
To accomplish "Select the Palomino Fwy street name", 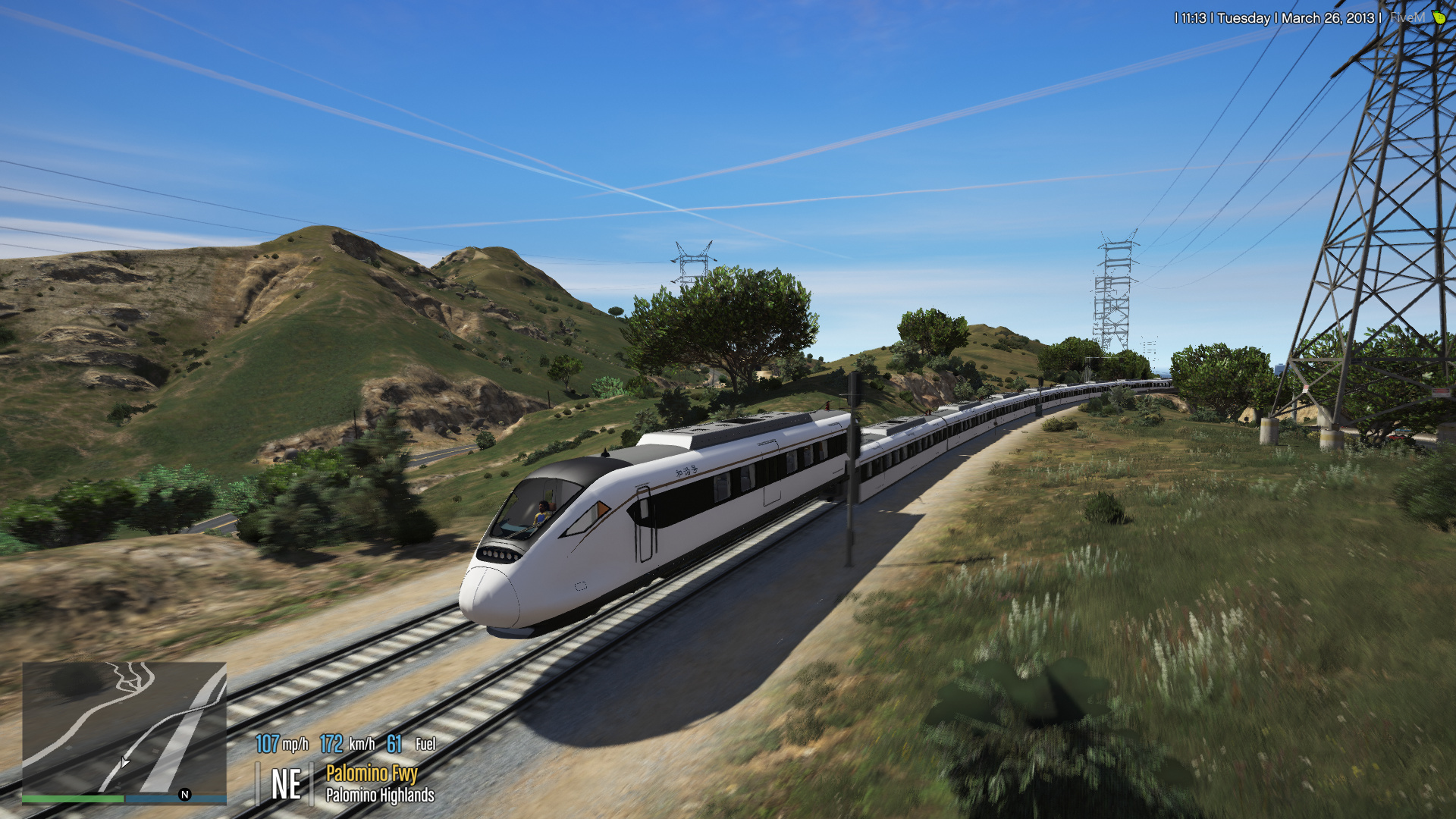I will [x=371, y=774].
